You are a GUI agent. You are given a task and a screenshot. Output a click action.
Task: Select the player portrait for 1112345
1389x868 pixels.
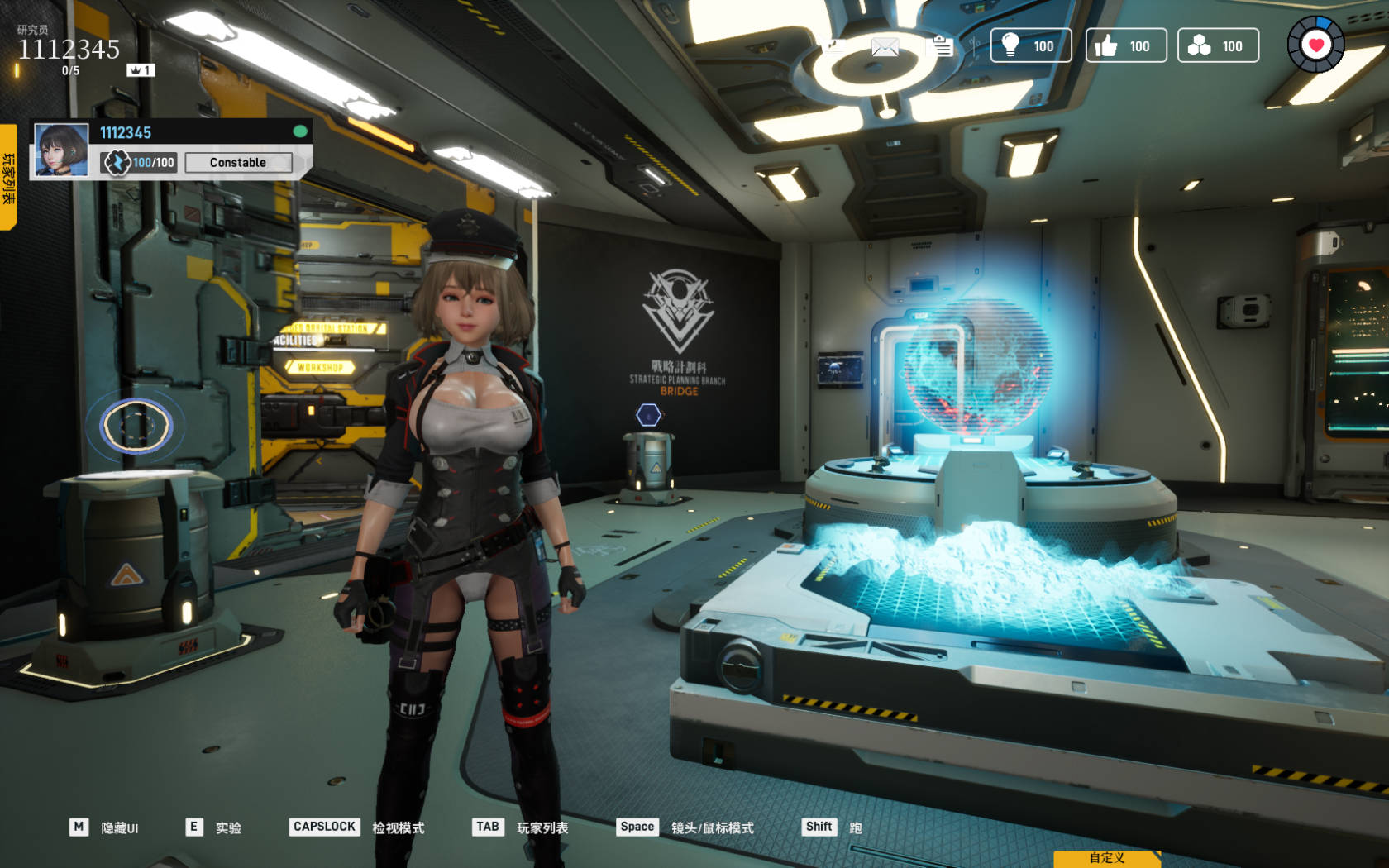pos(61,150)
